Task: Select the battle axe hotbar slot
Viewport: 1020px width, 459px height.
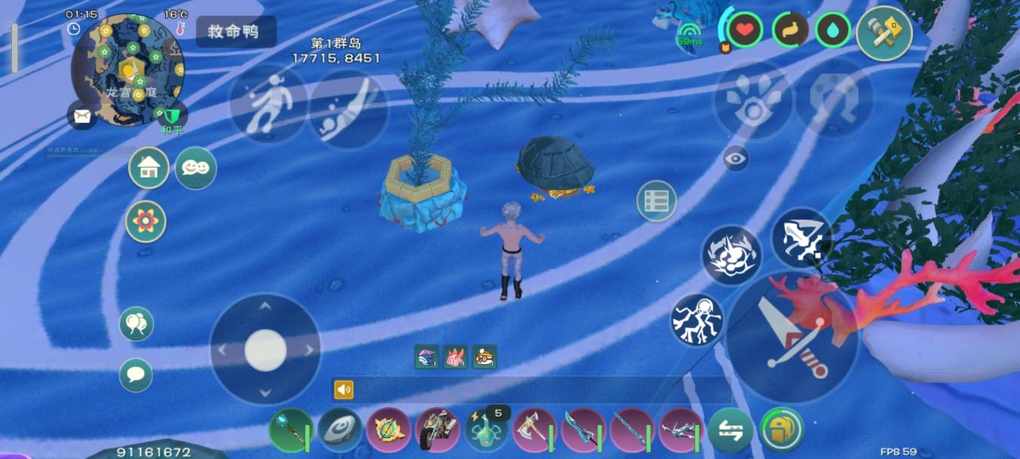Action: coord(534,431)
